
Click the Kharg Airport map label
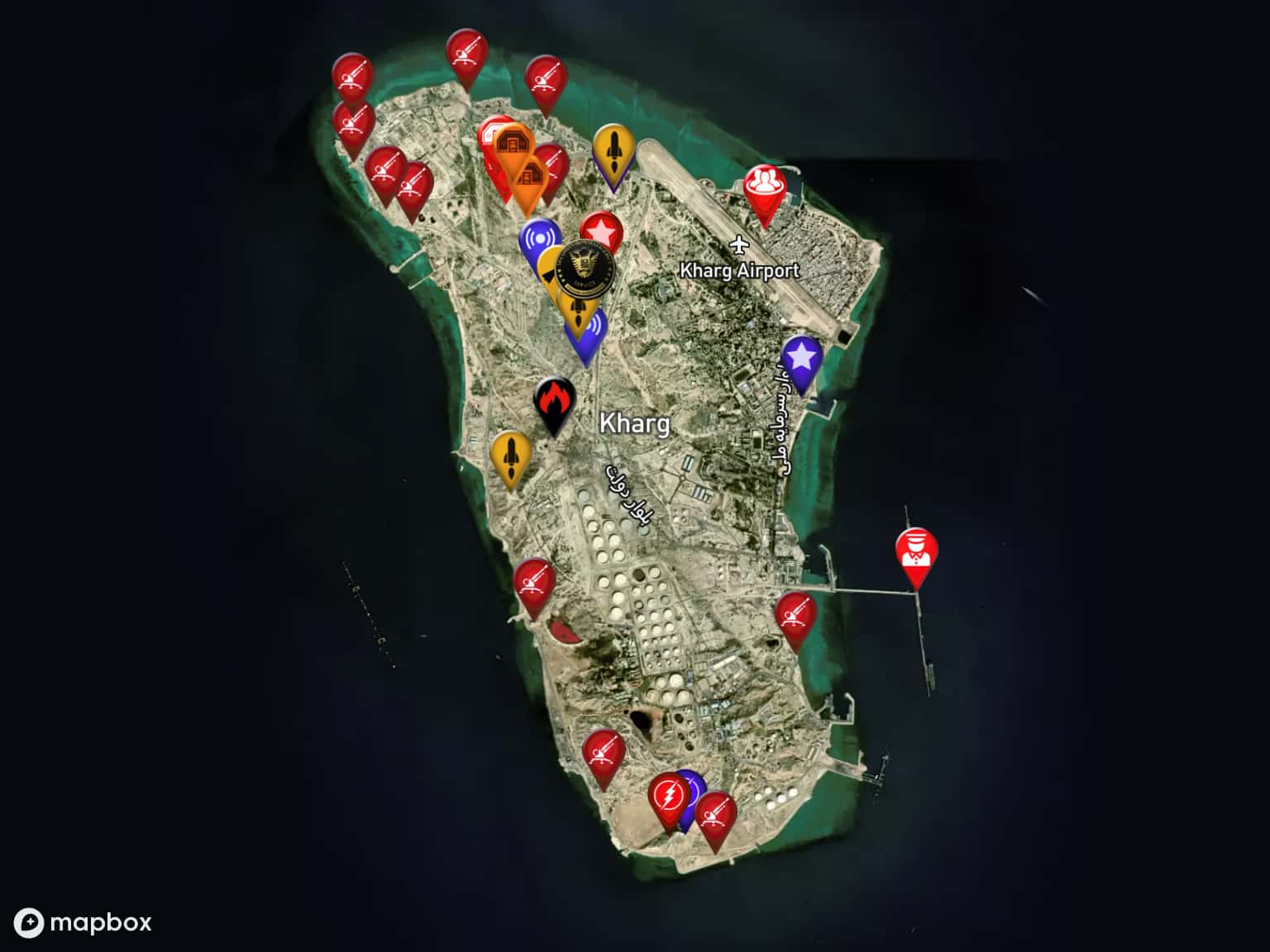point(740,271)
